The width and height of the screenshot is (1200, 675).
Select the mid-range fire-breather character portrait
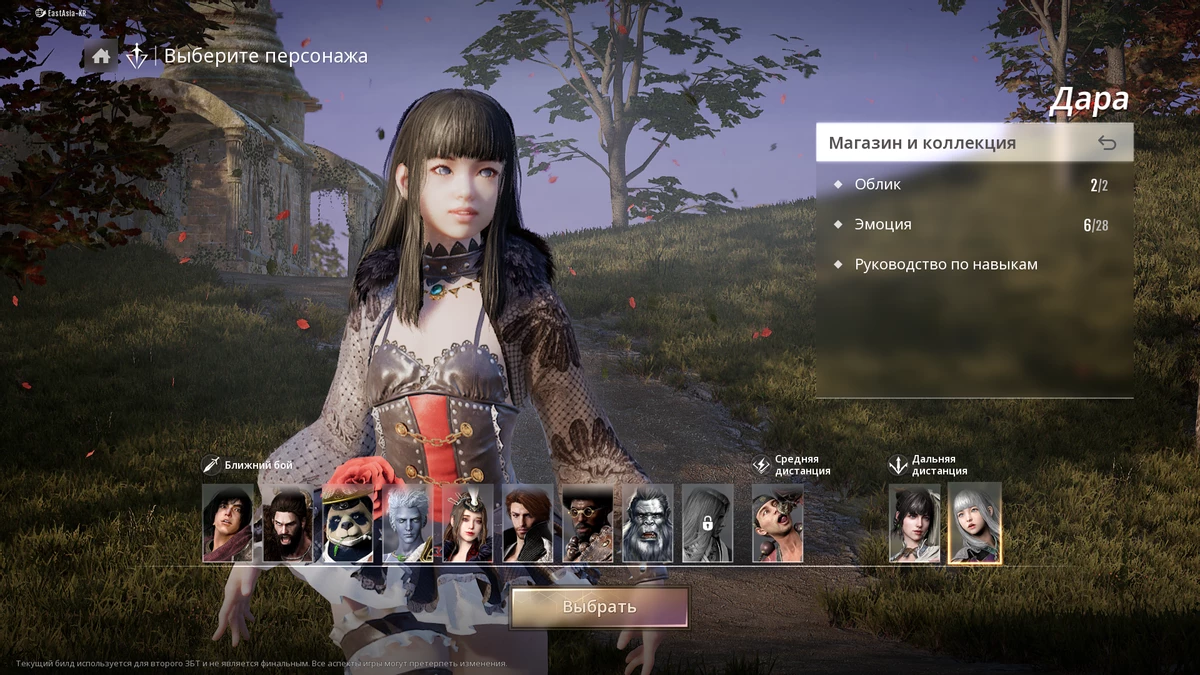pos(777,524)
